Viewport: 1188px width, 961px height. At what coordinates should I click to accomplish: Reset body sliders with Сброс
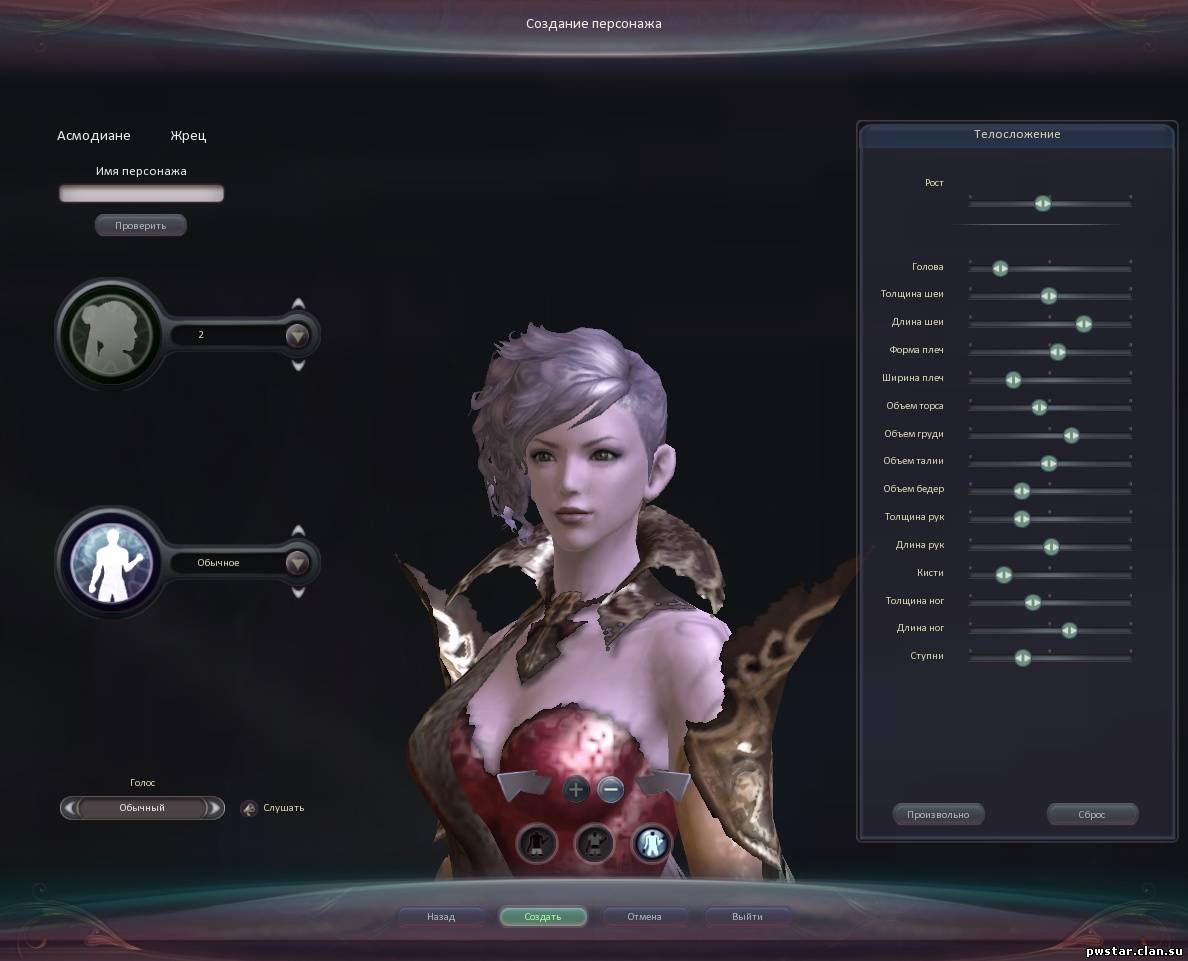click(1092, 814)
